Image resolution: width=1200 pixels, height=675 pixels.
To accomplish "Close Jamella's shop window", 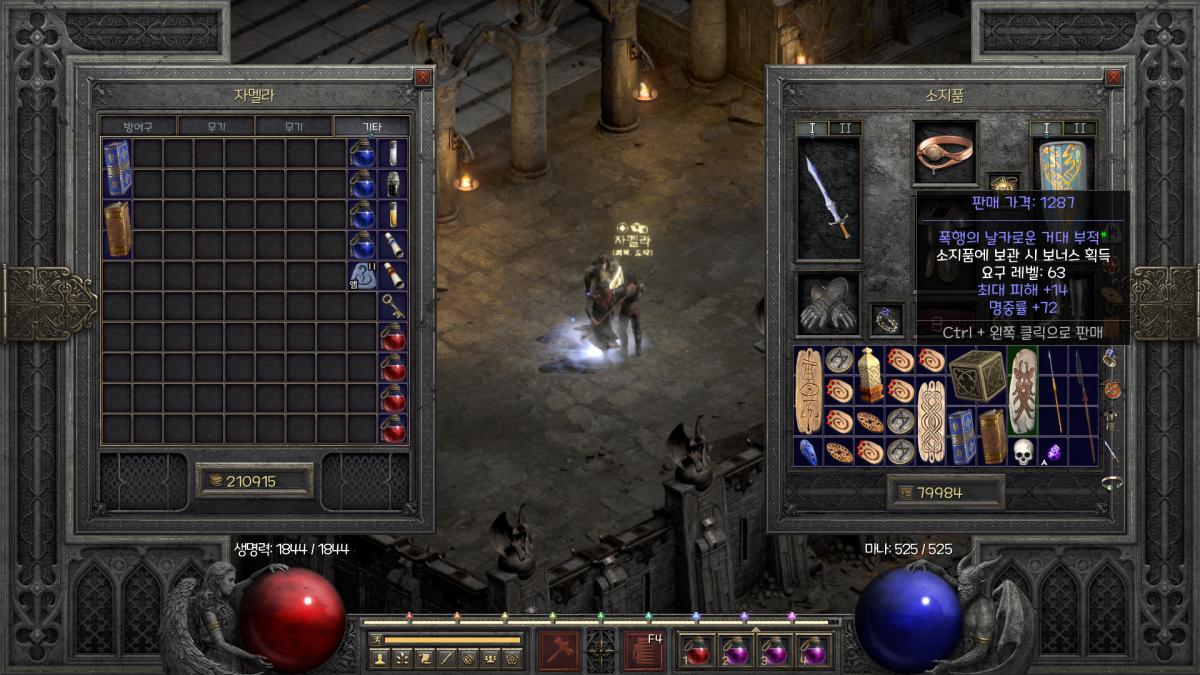I will point(423,77).
